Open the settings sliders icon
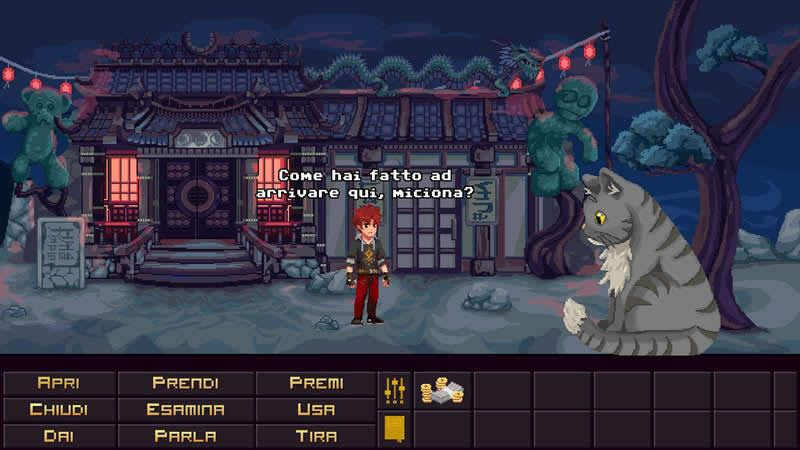Screen dimensions: 800x450 pos(394,390)
